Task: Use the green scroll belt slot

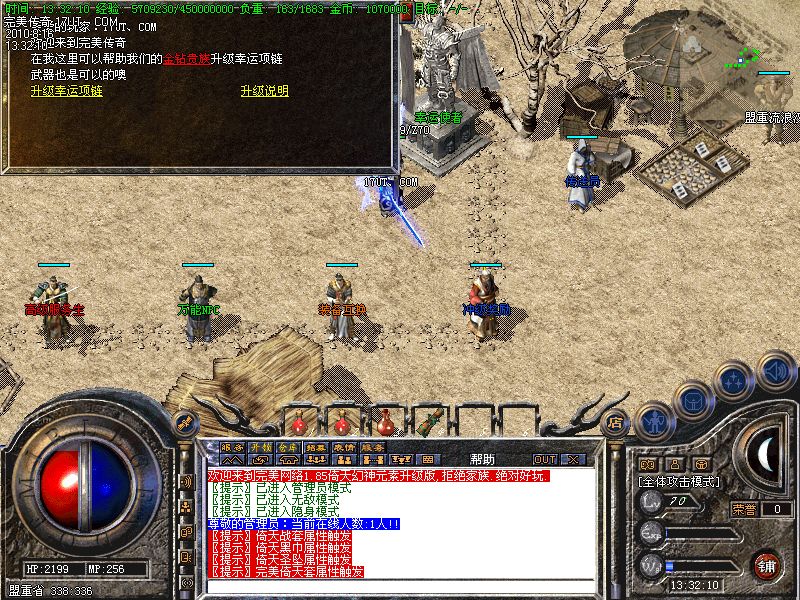Action: (432, 420)
